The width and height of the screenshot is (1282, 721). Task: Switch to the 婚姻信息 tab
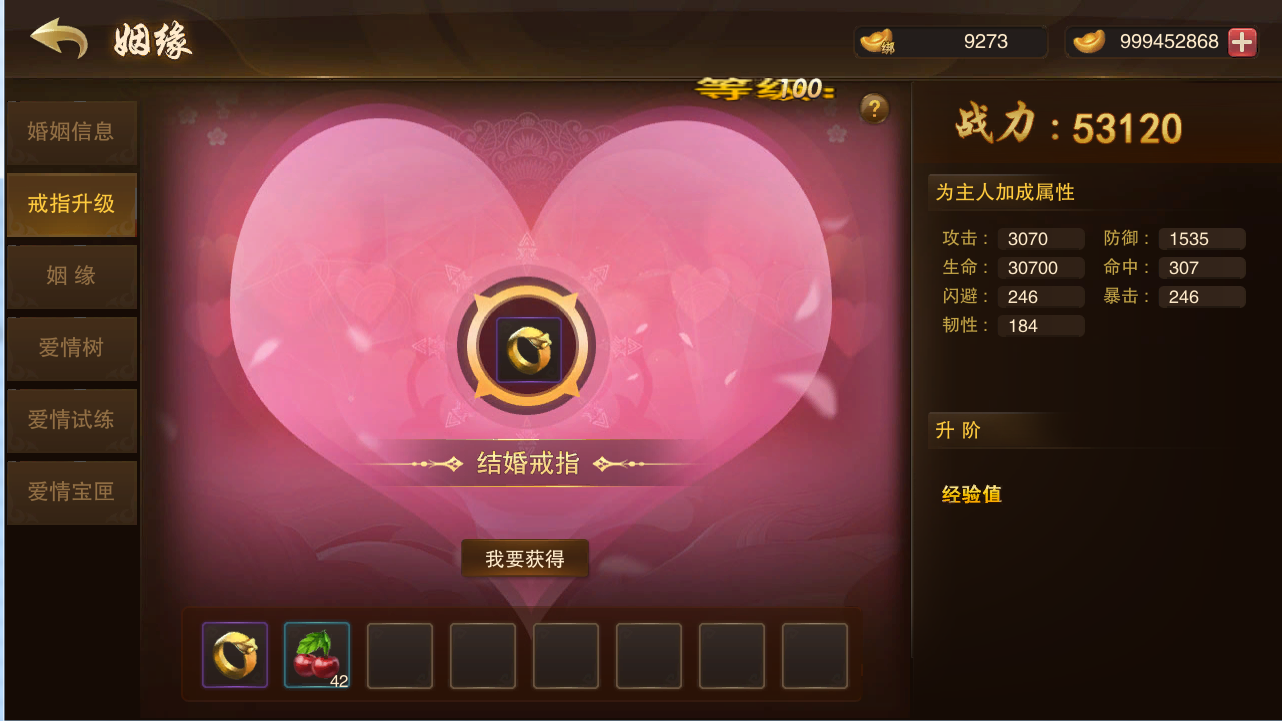72,133
